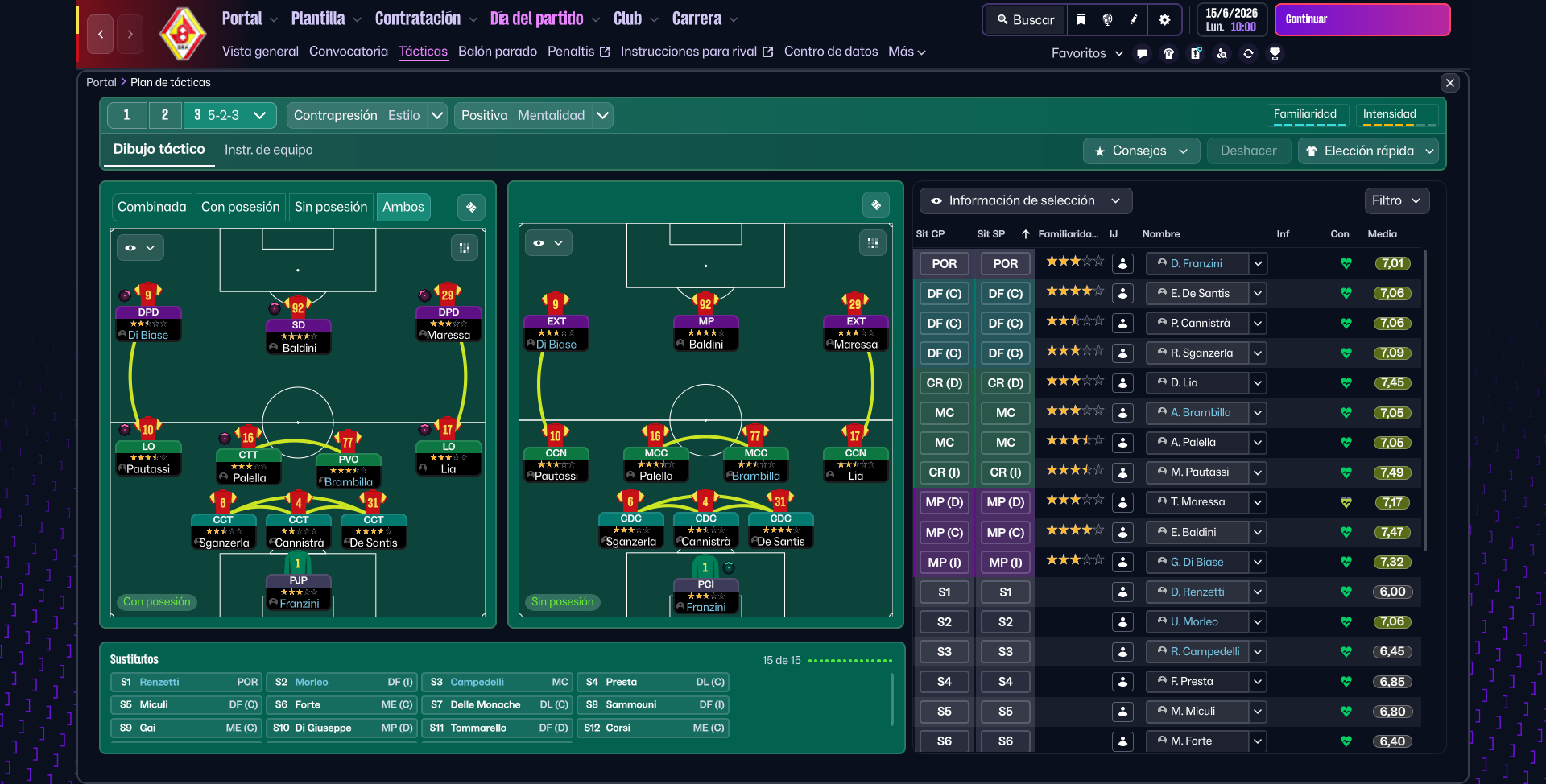Expand Información de selección dropdown
This screenshot has height=784, width=1546.
tap(1025, 200)
